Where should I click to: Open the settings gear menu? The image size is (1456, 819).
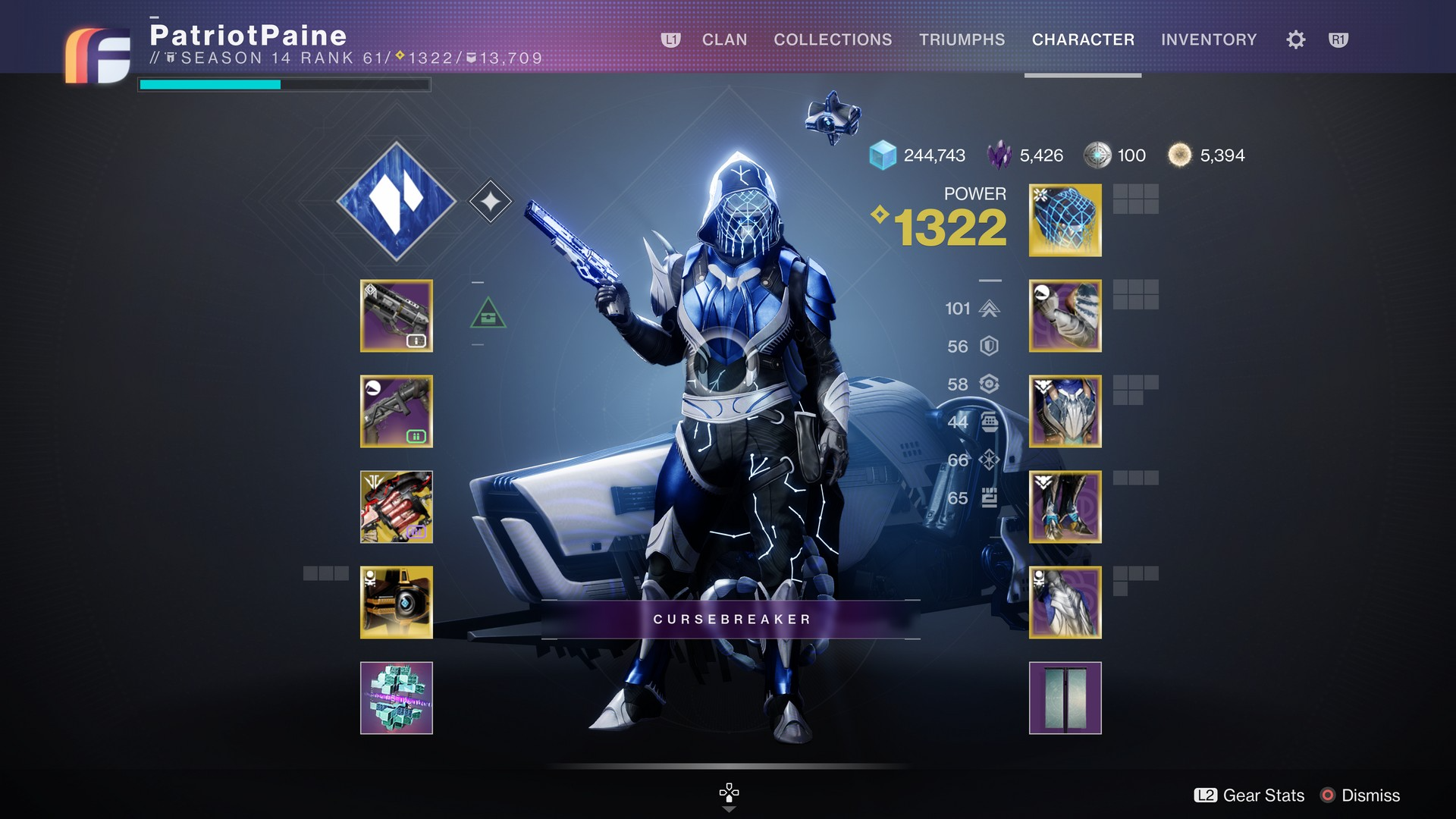pos(1294,39)
